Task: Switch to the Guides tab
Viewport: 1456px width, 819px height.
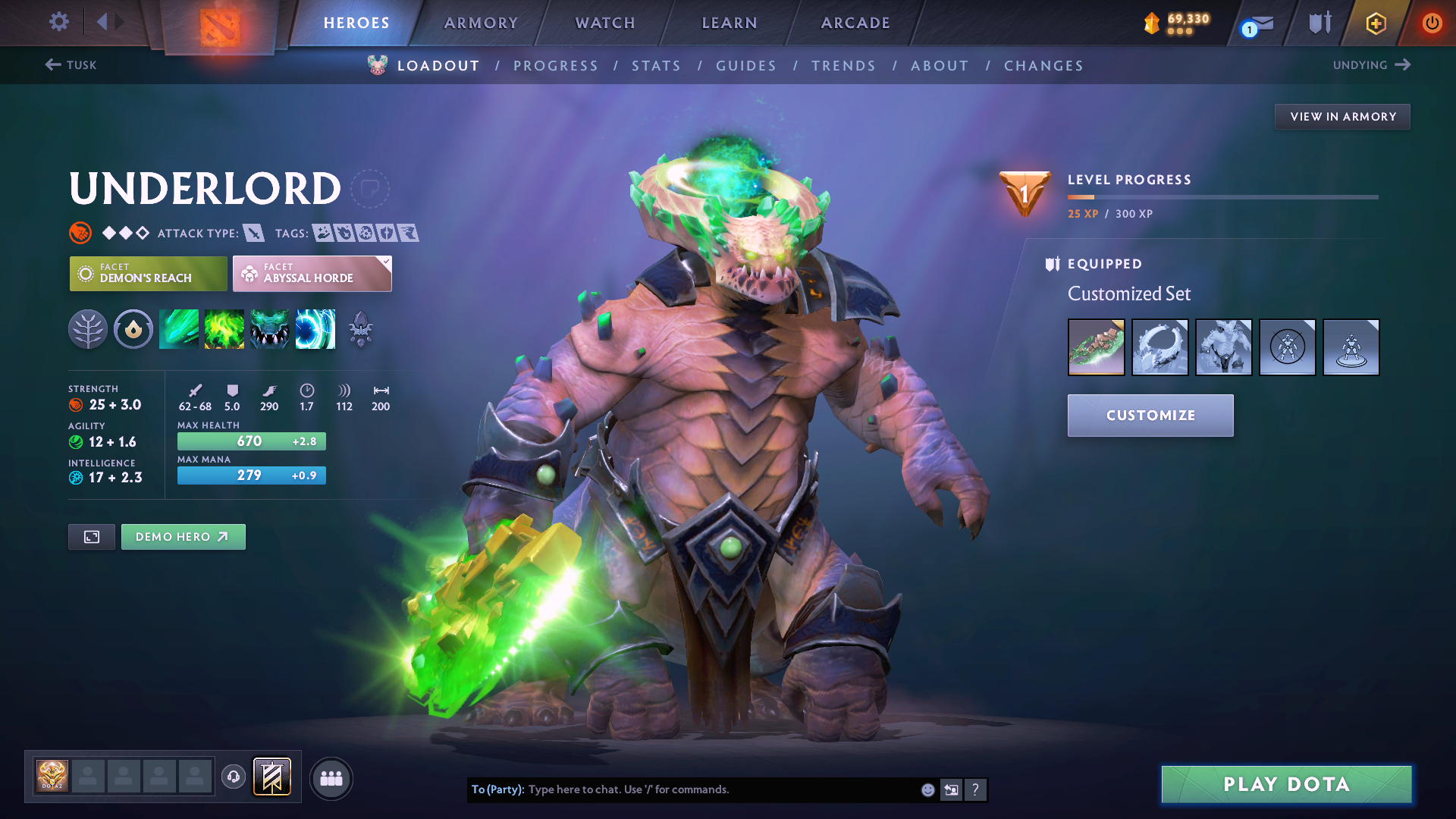Action: click(x=745, y=65)
